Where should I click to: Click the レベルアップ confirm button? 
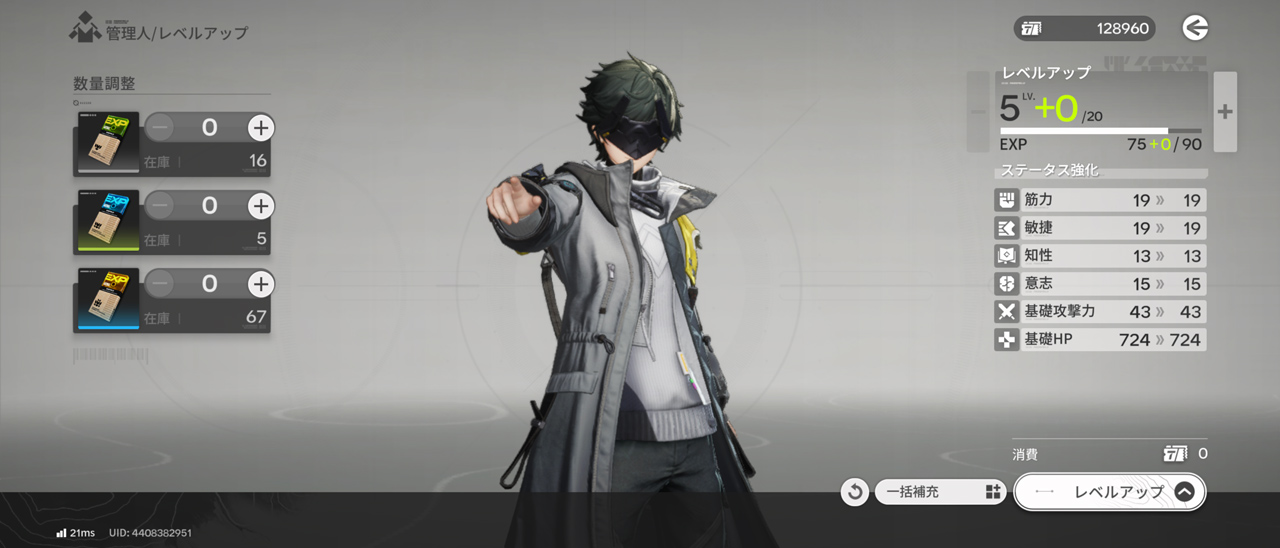tap(1110, 492)
